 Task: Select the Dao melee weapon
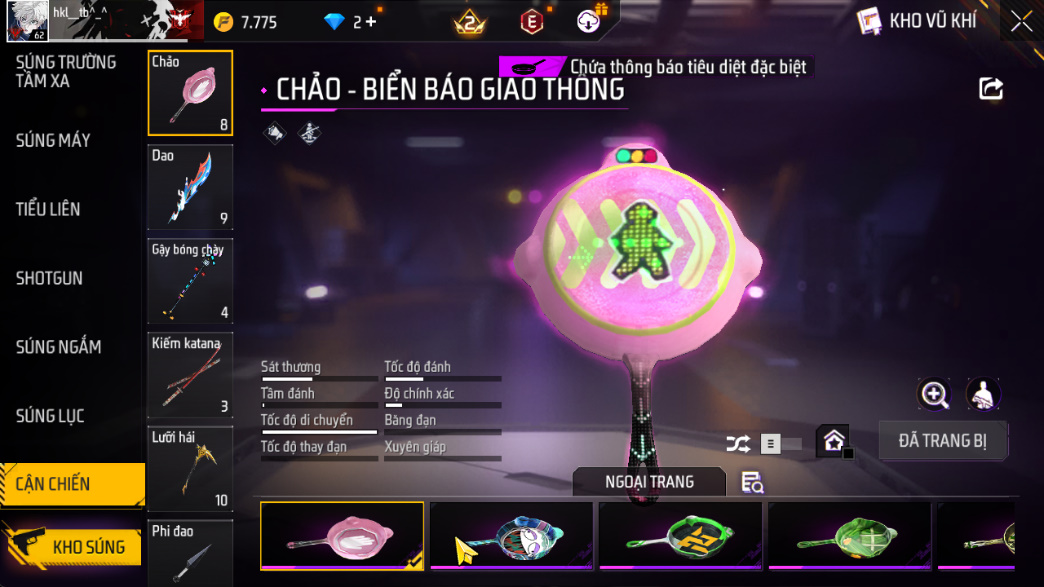(x=190, y=187)
